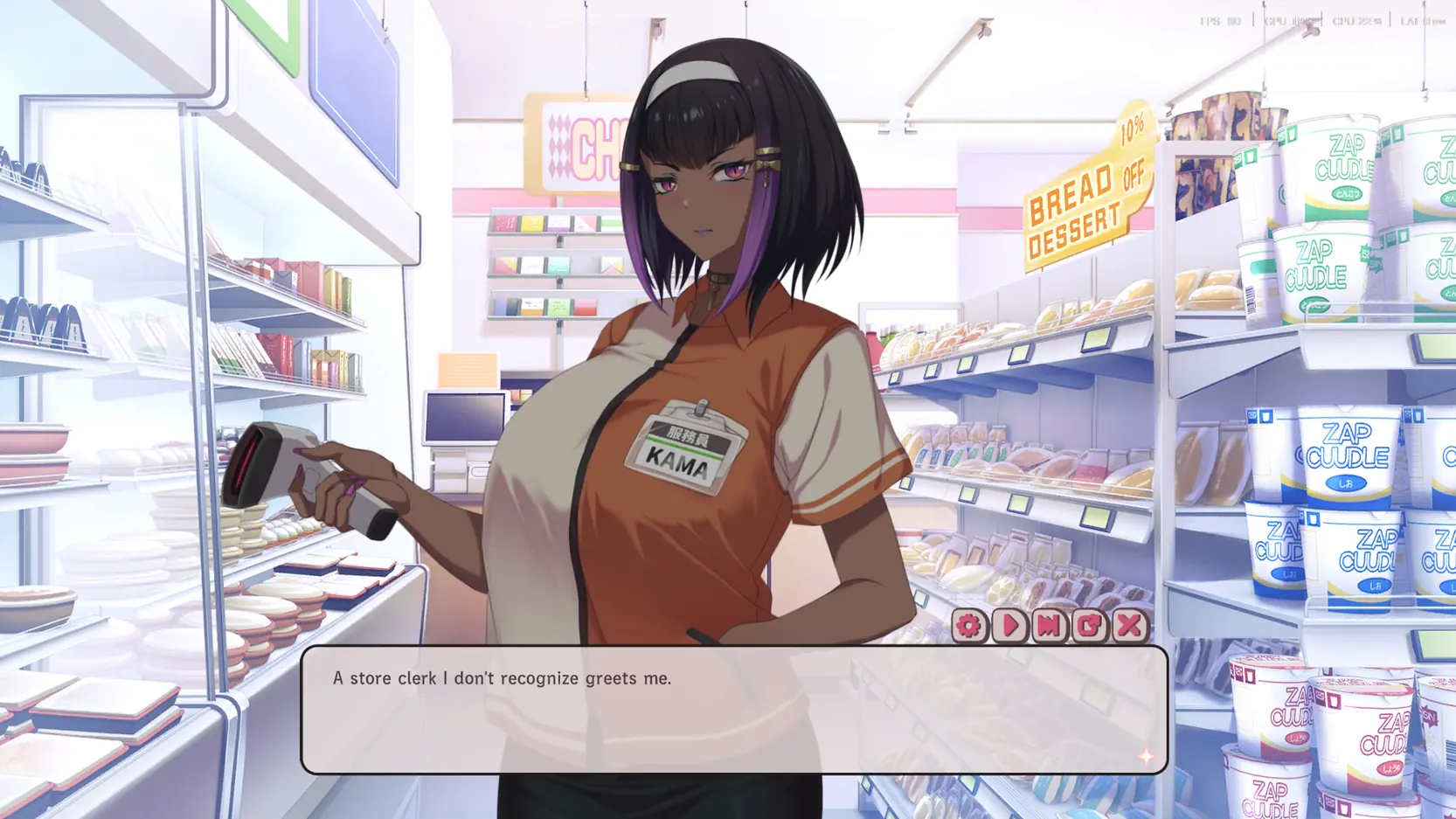Advance the store clerk dialogue text box
Image resolution: width=1456 pixels, height=819 pixels.
point(733,710)
